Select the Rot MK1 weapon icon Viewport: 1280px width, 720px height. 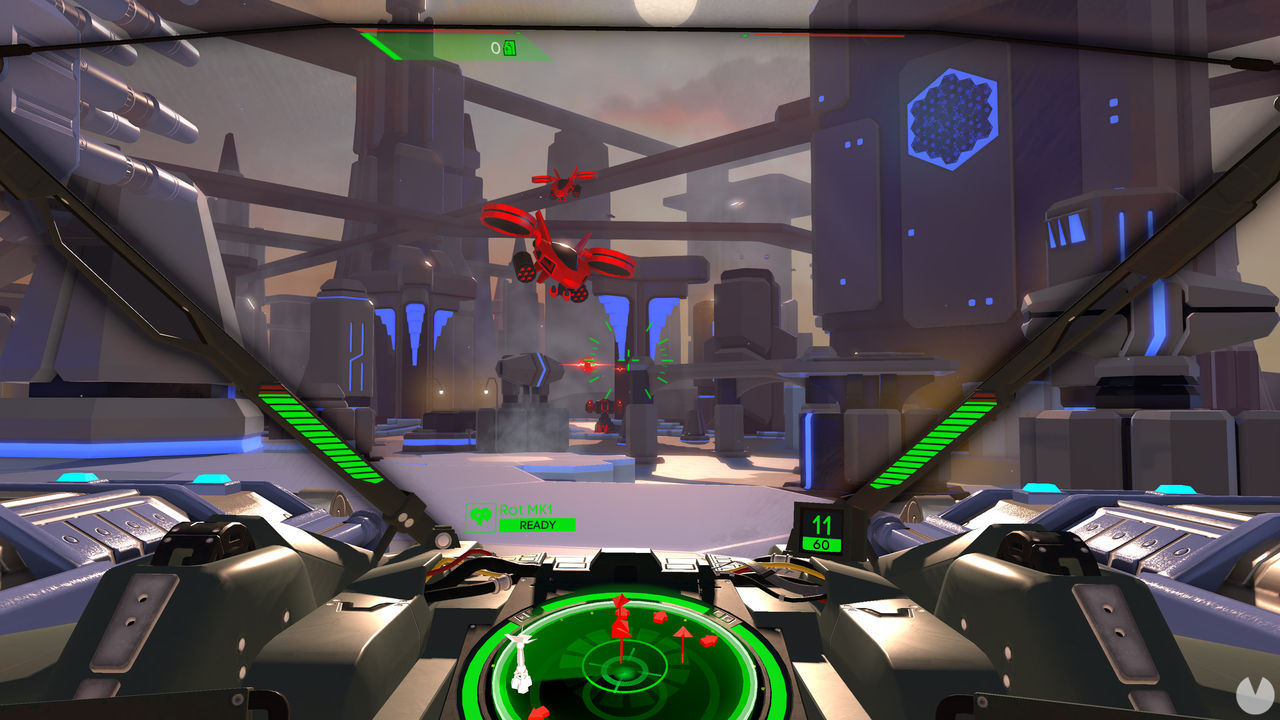click(481, 516)
